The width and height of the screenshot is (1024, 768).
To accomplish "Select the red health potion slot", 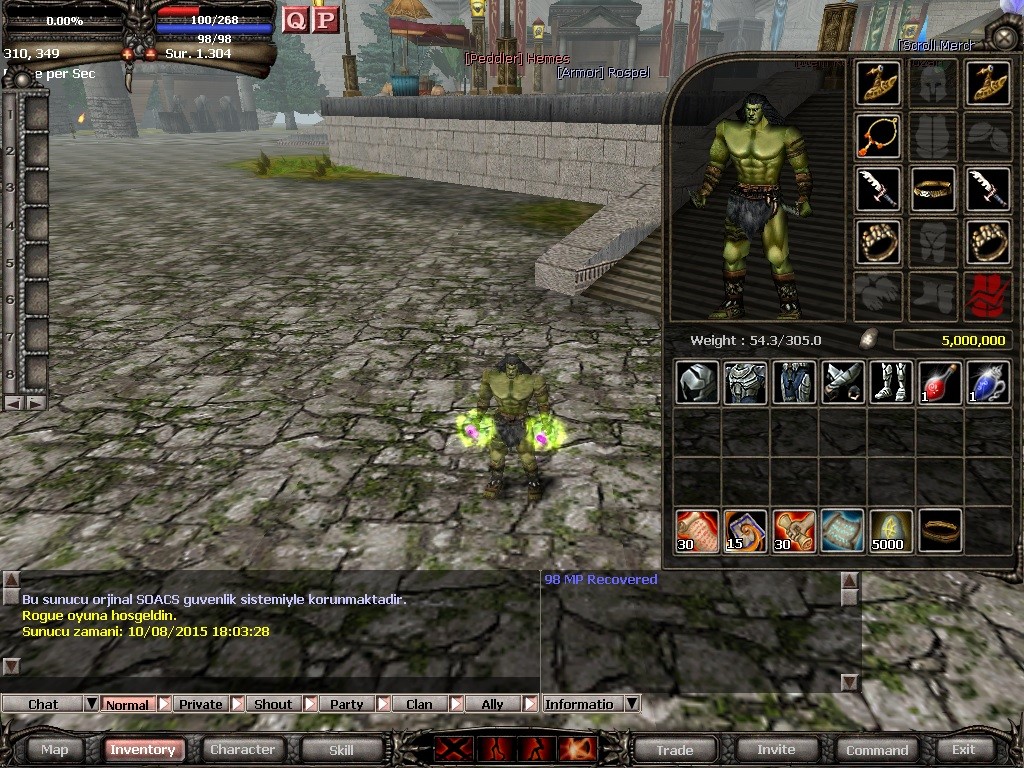I will (x=939, y=383).
